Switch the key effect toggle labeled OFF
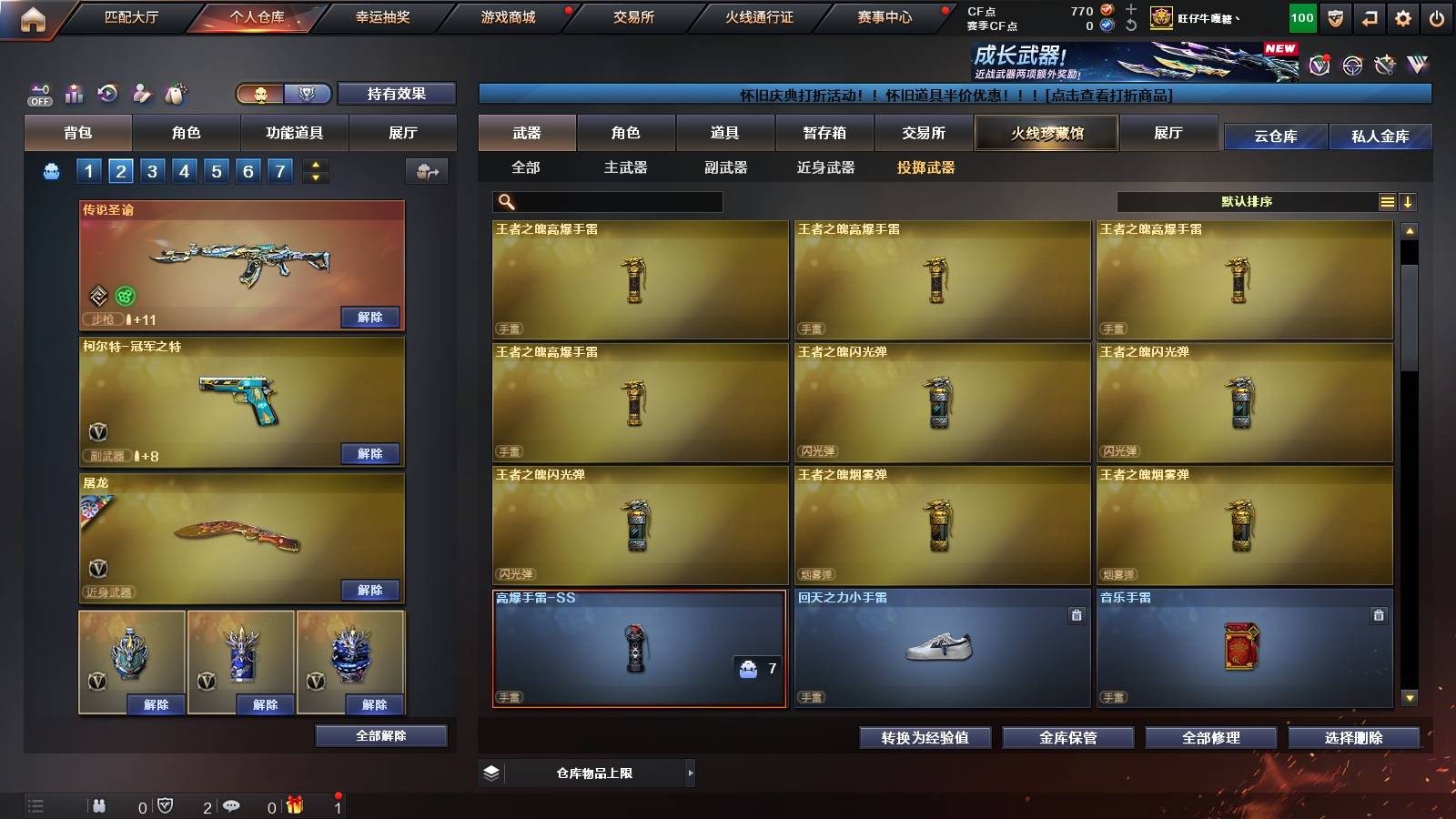This screenshot has width=1456, height=819. pos(39,94)
